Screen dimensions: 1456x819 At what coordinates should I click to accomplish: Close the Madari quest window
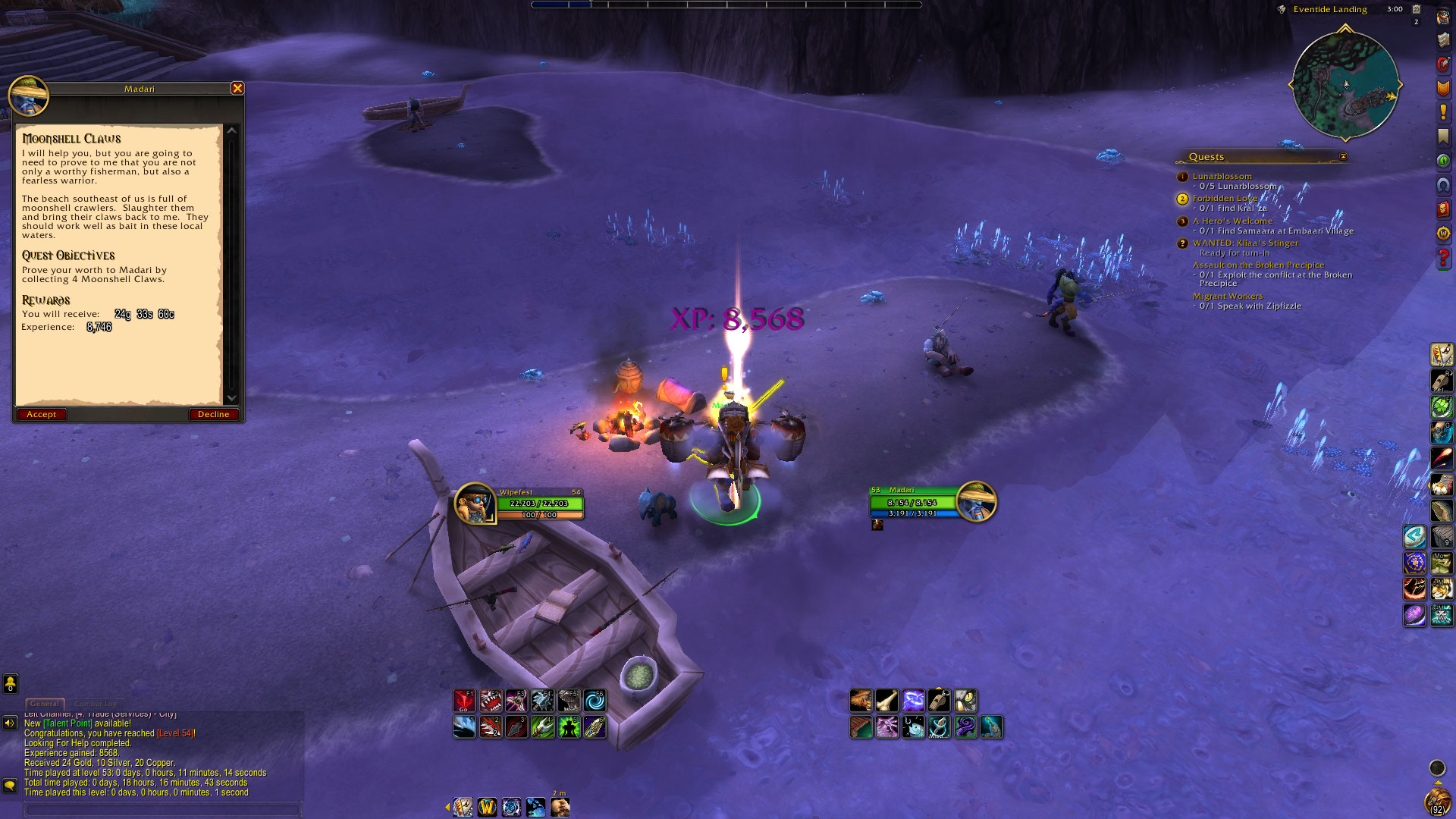pyautogui.click(x=237, y=89)
